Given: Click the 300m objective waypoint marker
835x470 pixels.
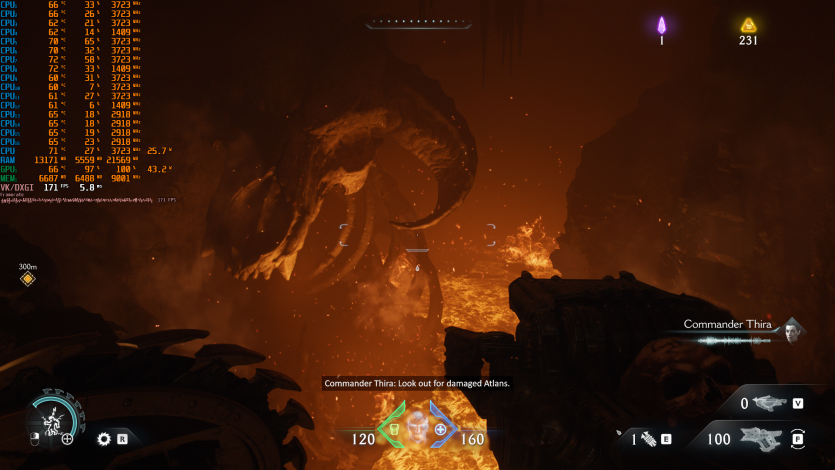Looking at the screenshot, I should coord(28,279).
